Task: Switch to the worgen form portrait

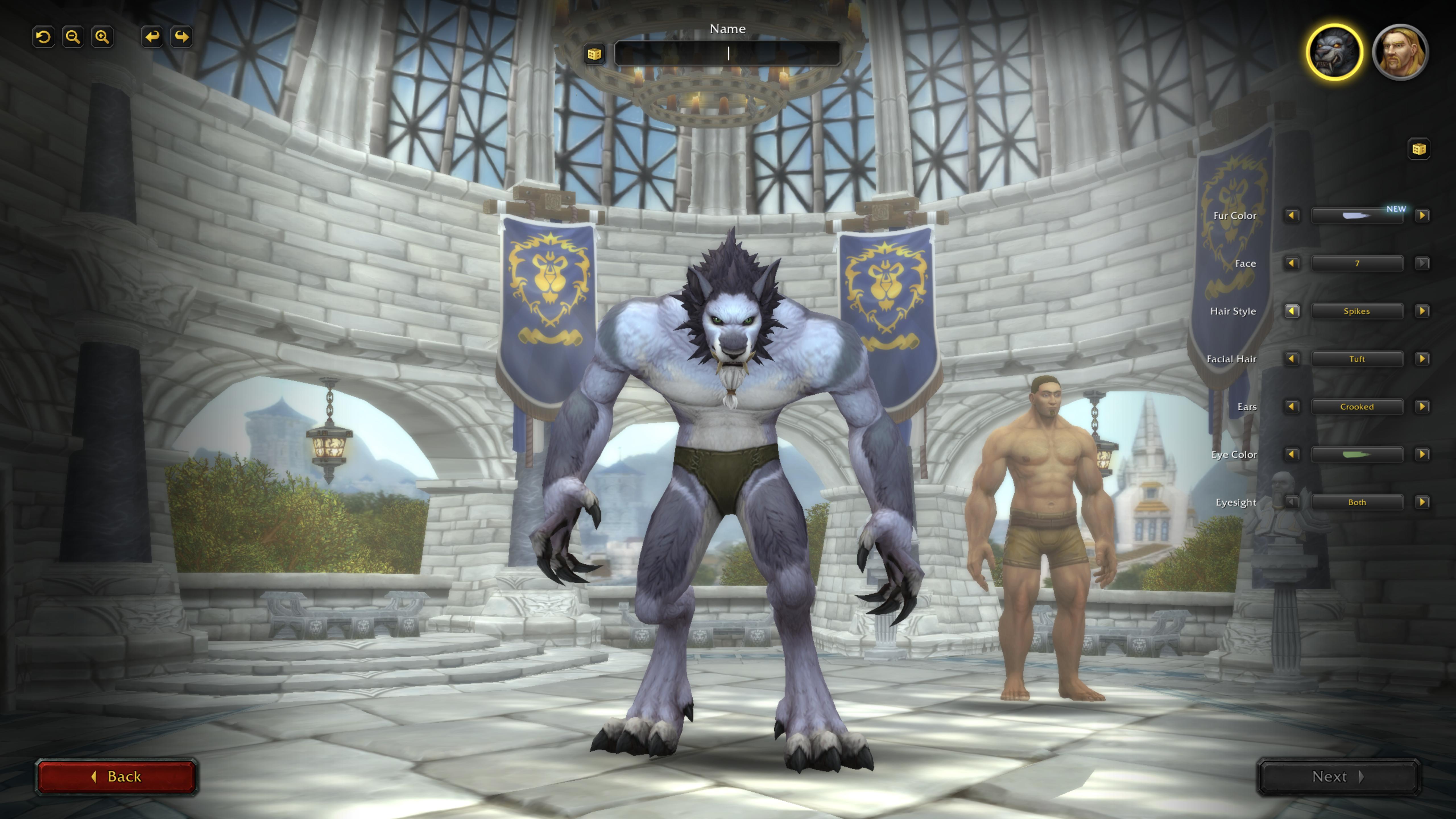Action: pos(1334,53)
